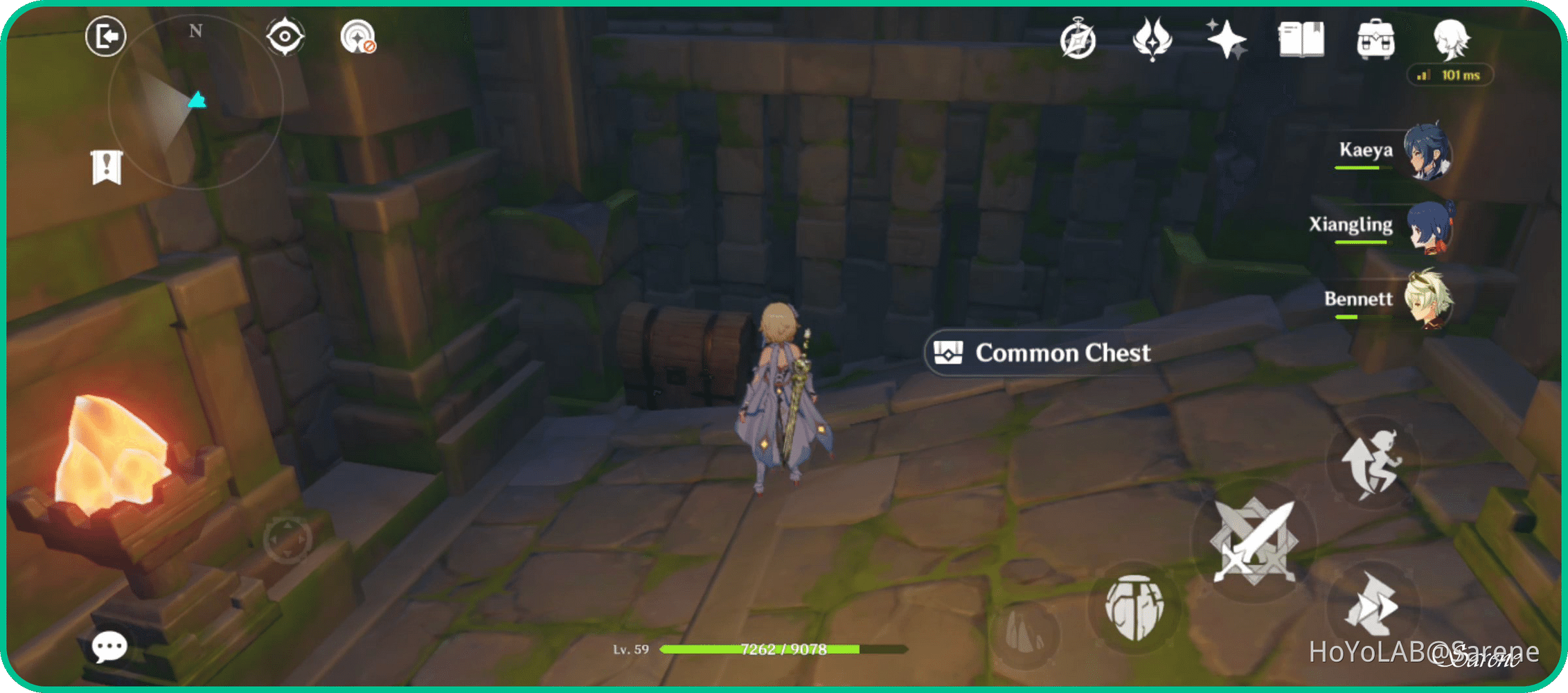Open the Events overview icon
Screen dimensions: 1568x693
1079,40
